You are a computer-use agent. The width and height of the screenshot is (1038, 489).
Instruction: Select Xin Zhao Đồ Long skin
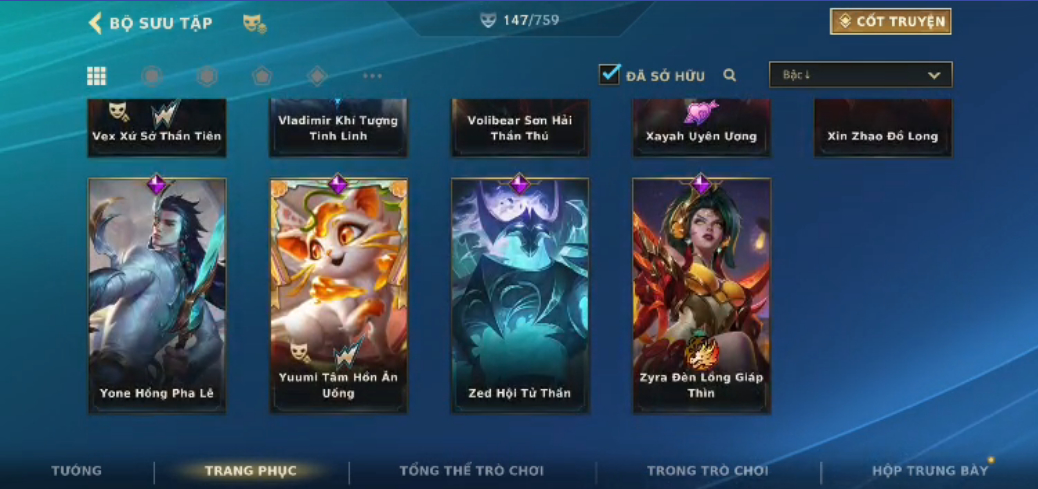tap(883, 128)
